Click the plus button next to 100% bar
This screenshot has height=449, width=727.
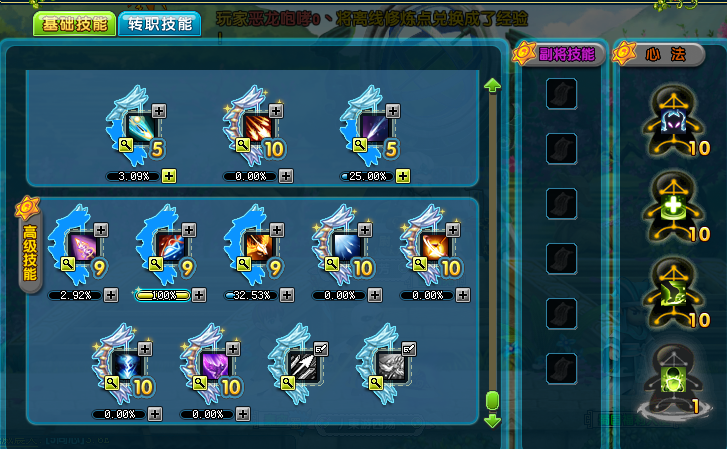pyautogui.click(x=198, y=295)
